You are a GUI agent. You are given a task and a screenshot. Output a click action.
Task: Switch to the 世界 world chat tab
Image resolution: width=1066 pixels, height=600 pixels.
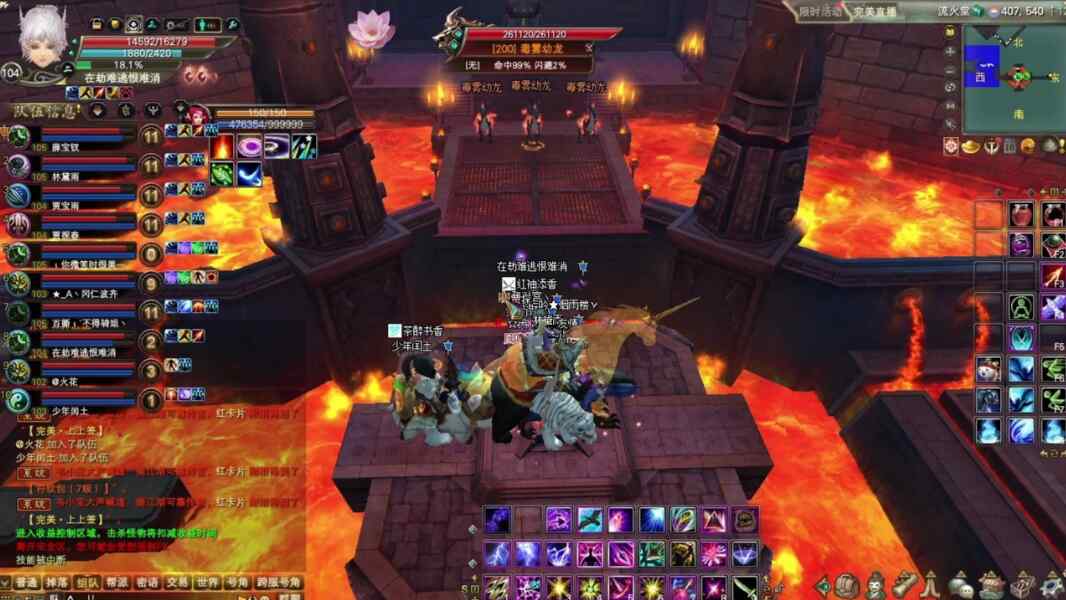(207, 582)
